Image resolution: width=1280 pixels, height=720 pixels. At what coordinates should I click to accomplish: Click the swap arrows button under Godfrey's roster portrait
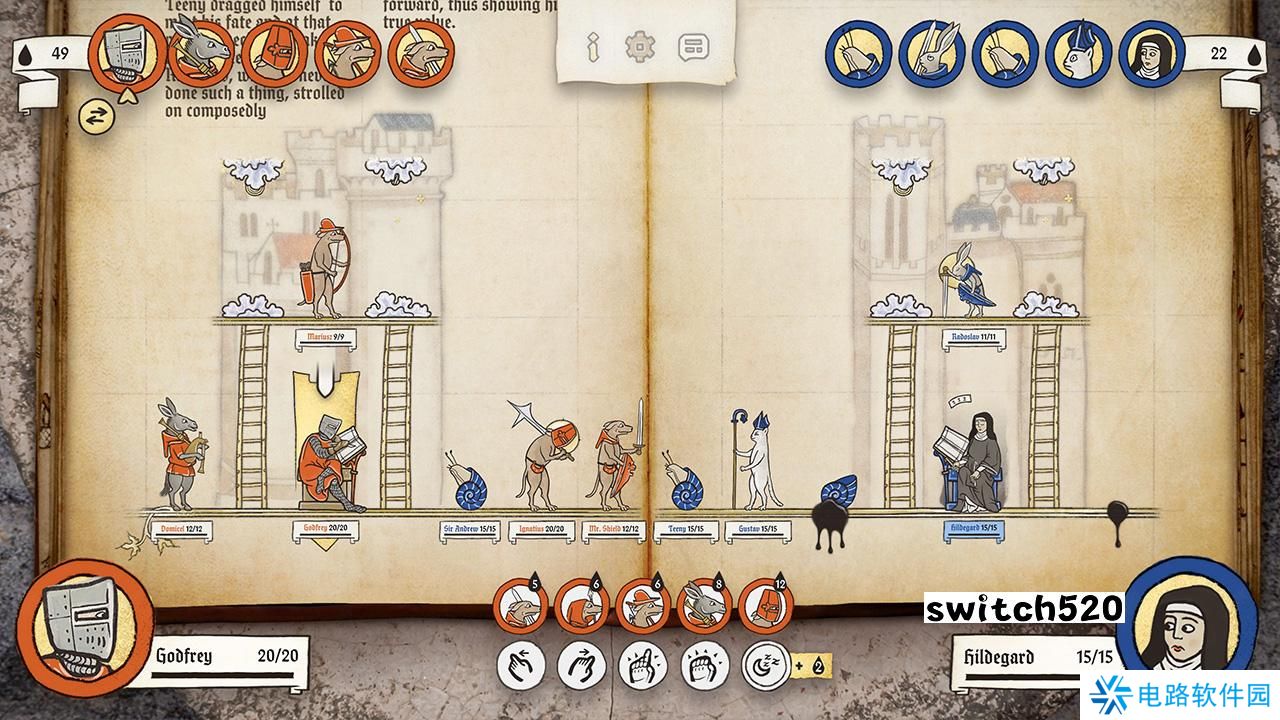(x=96, y=116)
